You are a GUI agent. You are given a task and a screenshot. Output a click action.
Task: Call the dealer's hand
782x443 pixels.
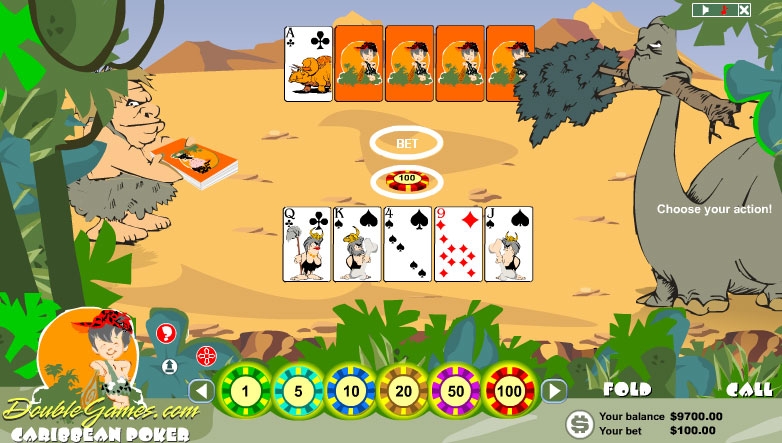click(749, 389)
